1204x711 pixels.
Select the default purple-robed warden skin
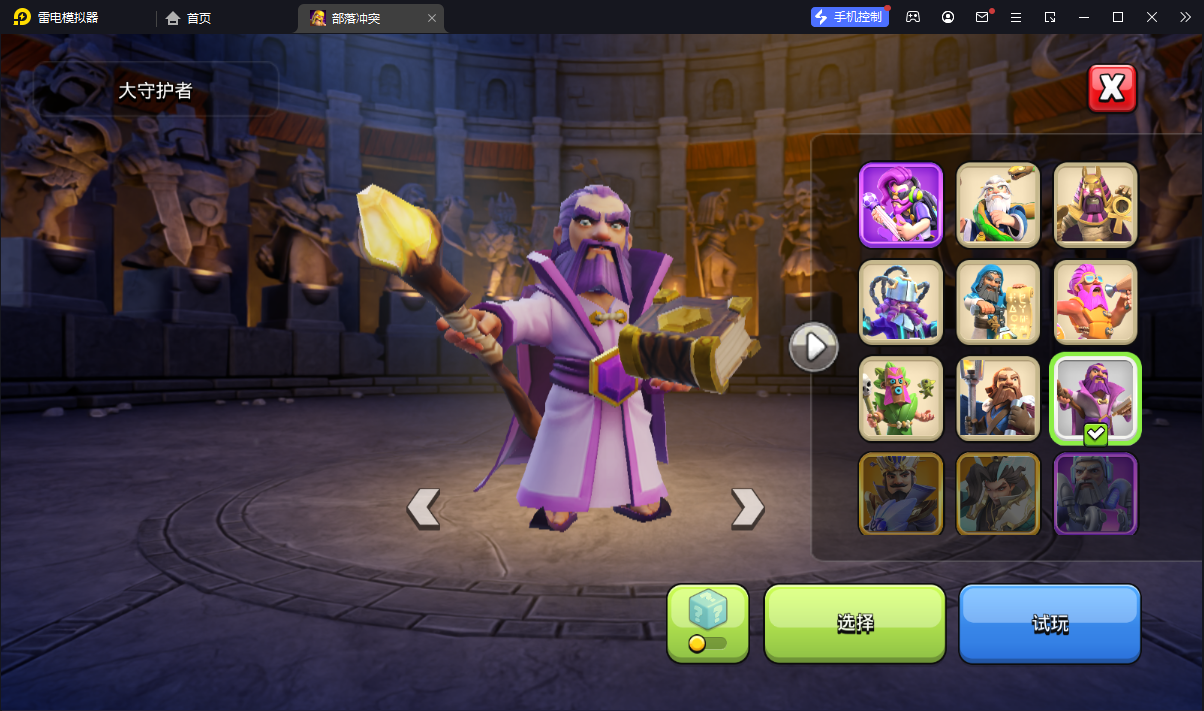1096,398
